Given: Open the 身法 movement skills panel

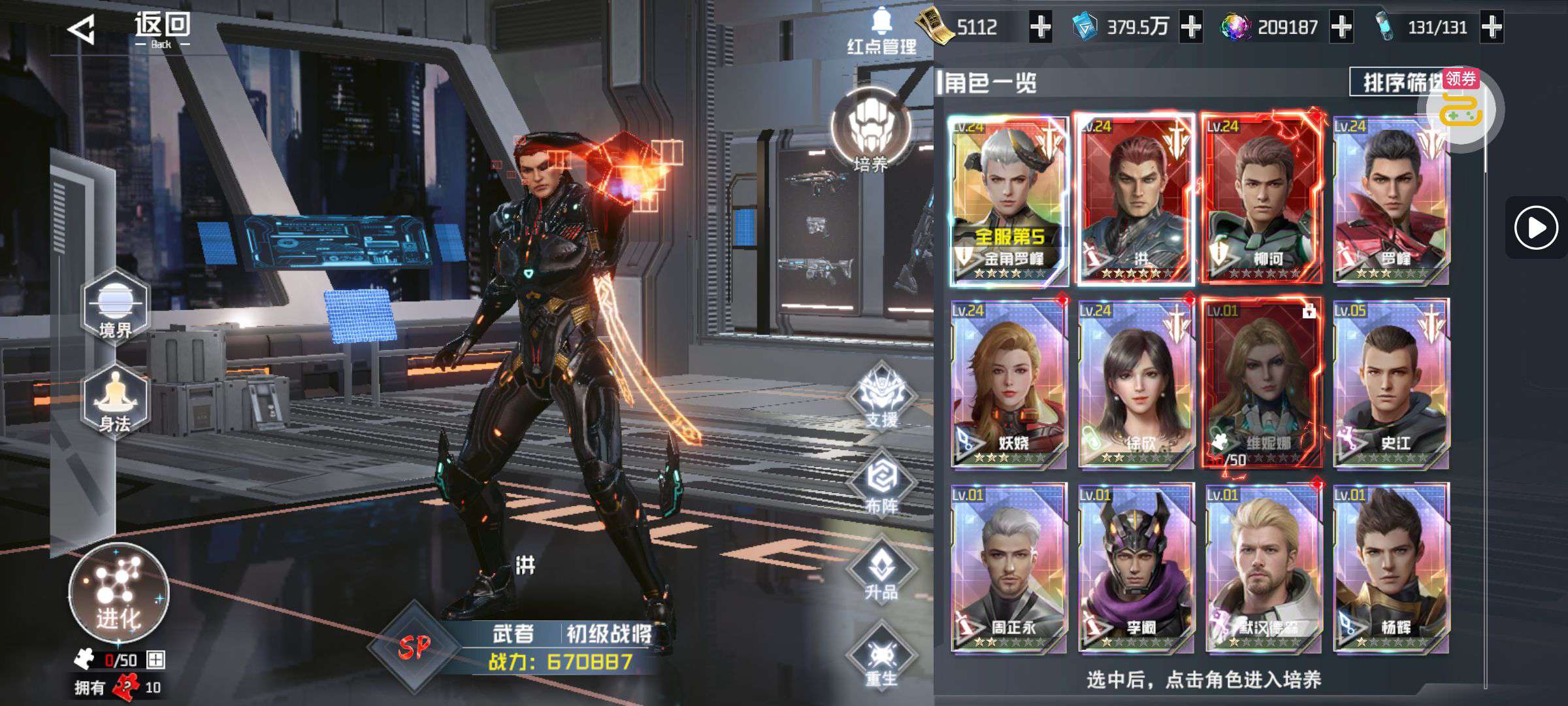Looking at the screenshot, I should pos(115,400).
